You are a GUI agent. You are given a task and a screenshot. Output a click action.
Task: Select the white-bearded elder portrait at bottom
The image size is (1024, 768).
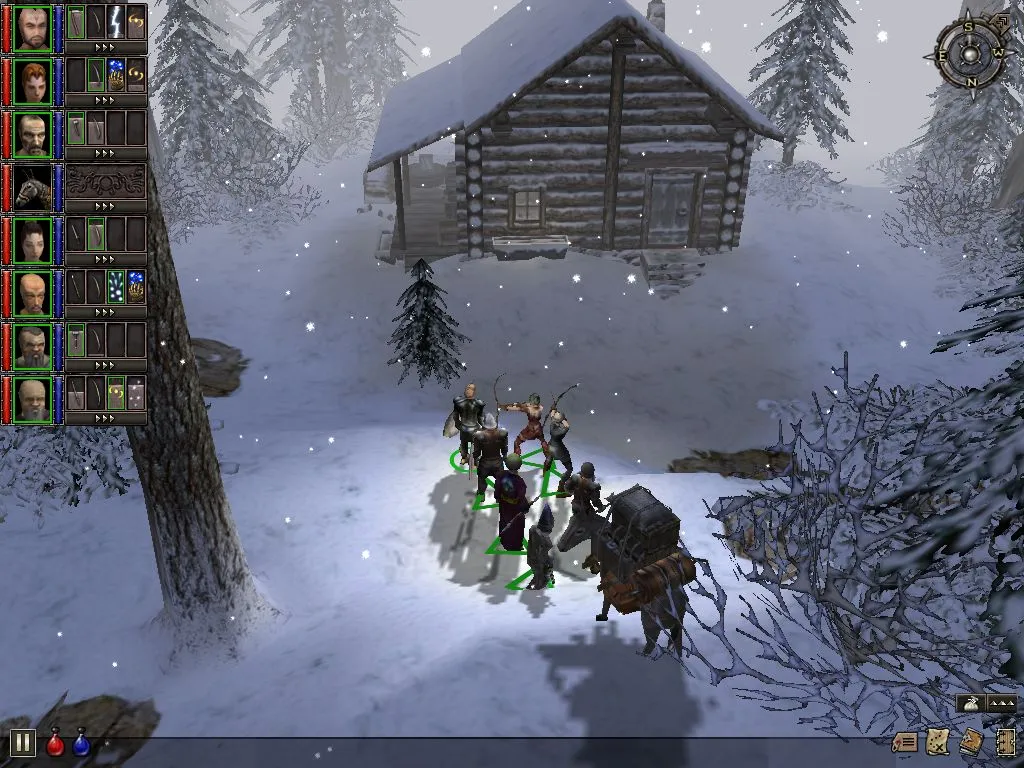[x=32, y=398]
